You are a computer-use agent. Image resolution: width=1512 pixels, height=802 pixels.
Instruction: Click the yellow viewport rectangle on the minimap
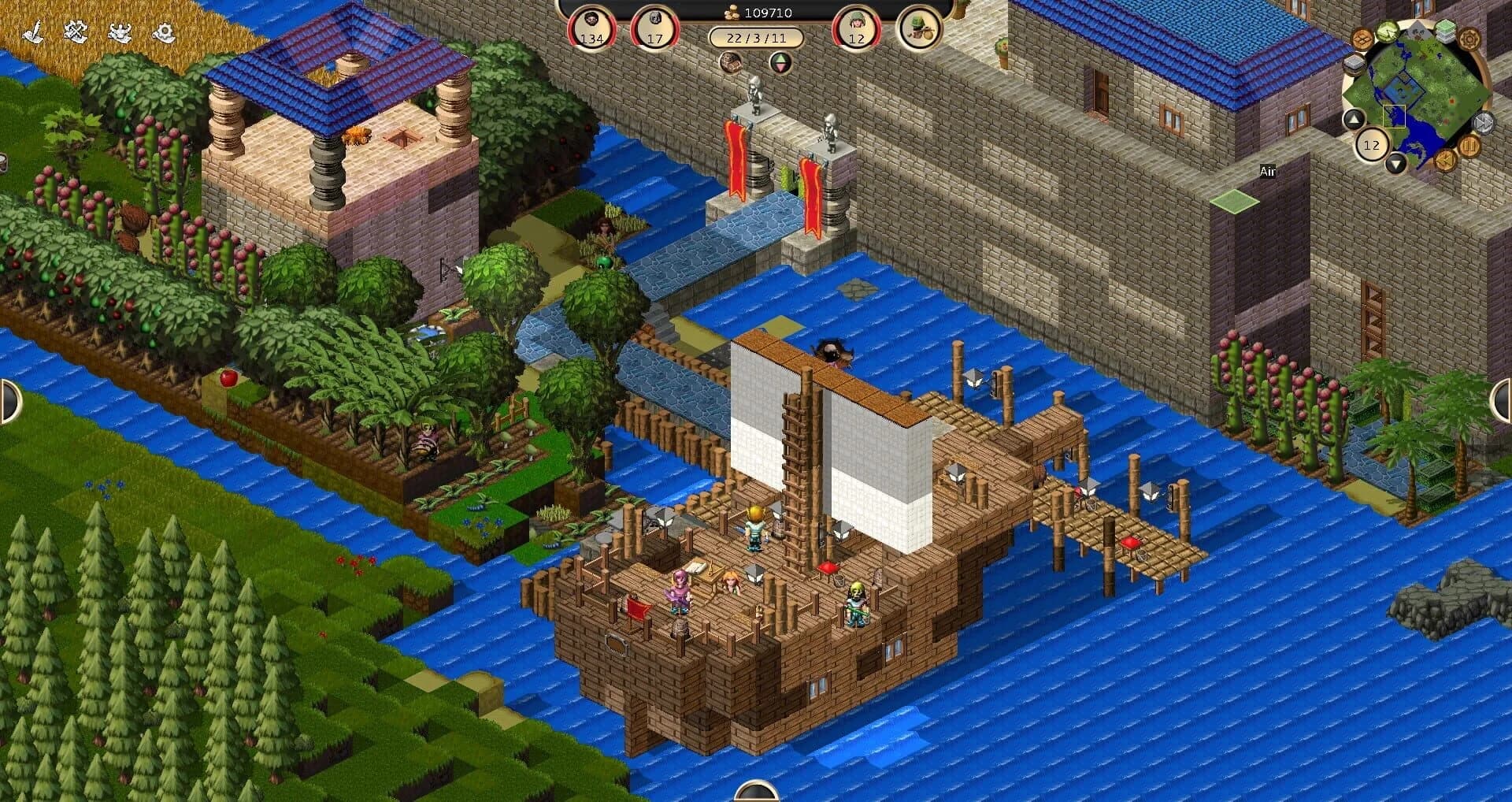(1395, 116)
